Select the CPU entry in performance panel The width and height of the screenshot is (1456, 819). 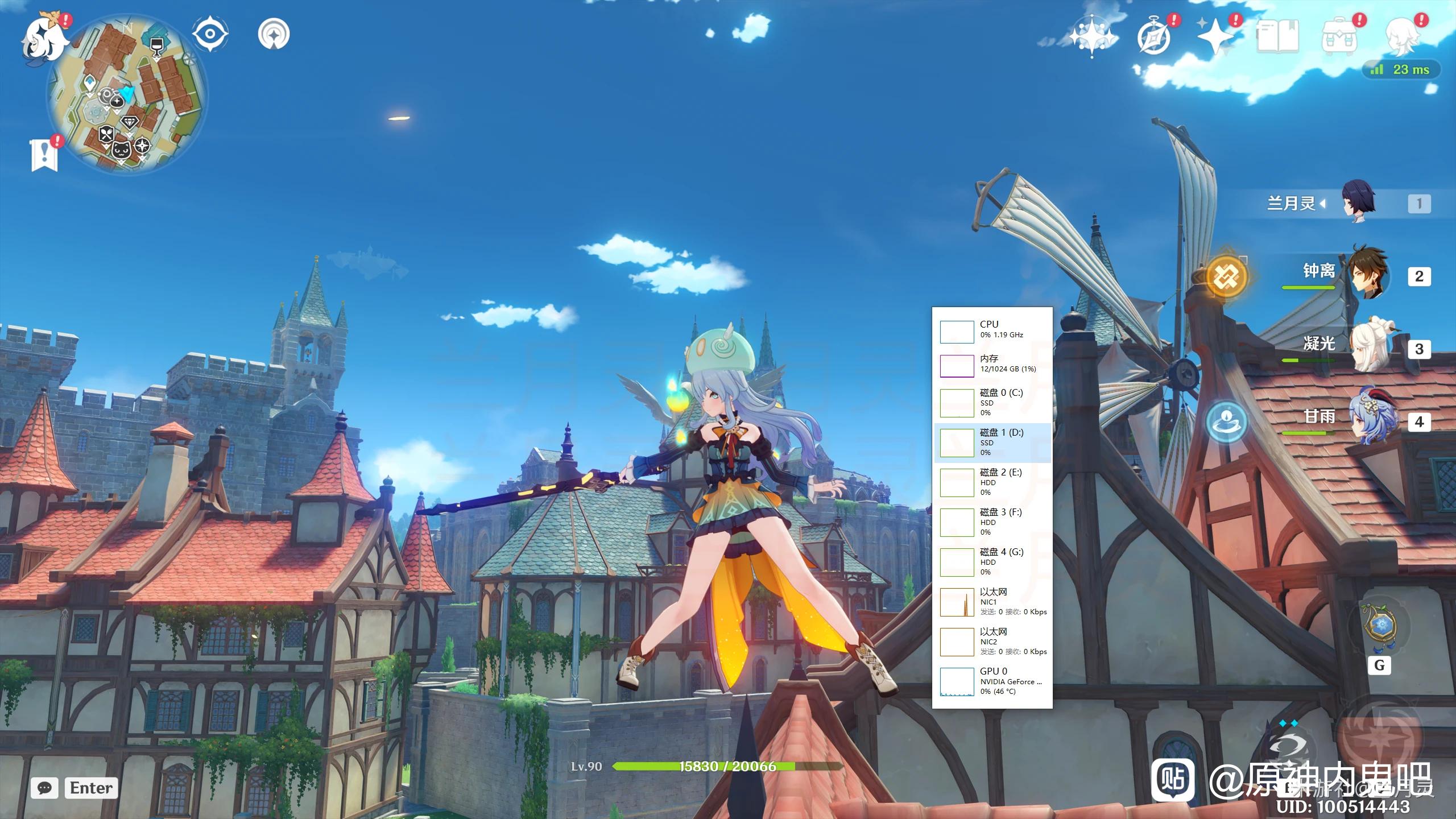tap(992, 330)
